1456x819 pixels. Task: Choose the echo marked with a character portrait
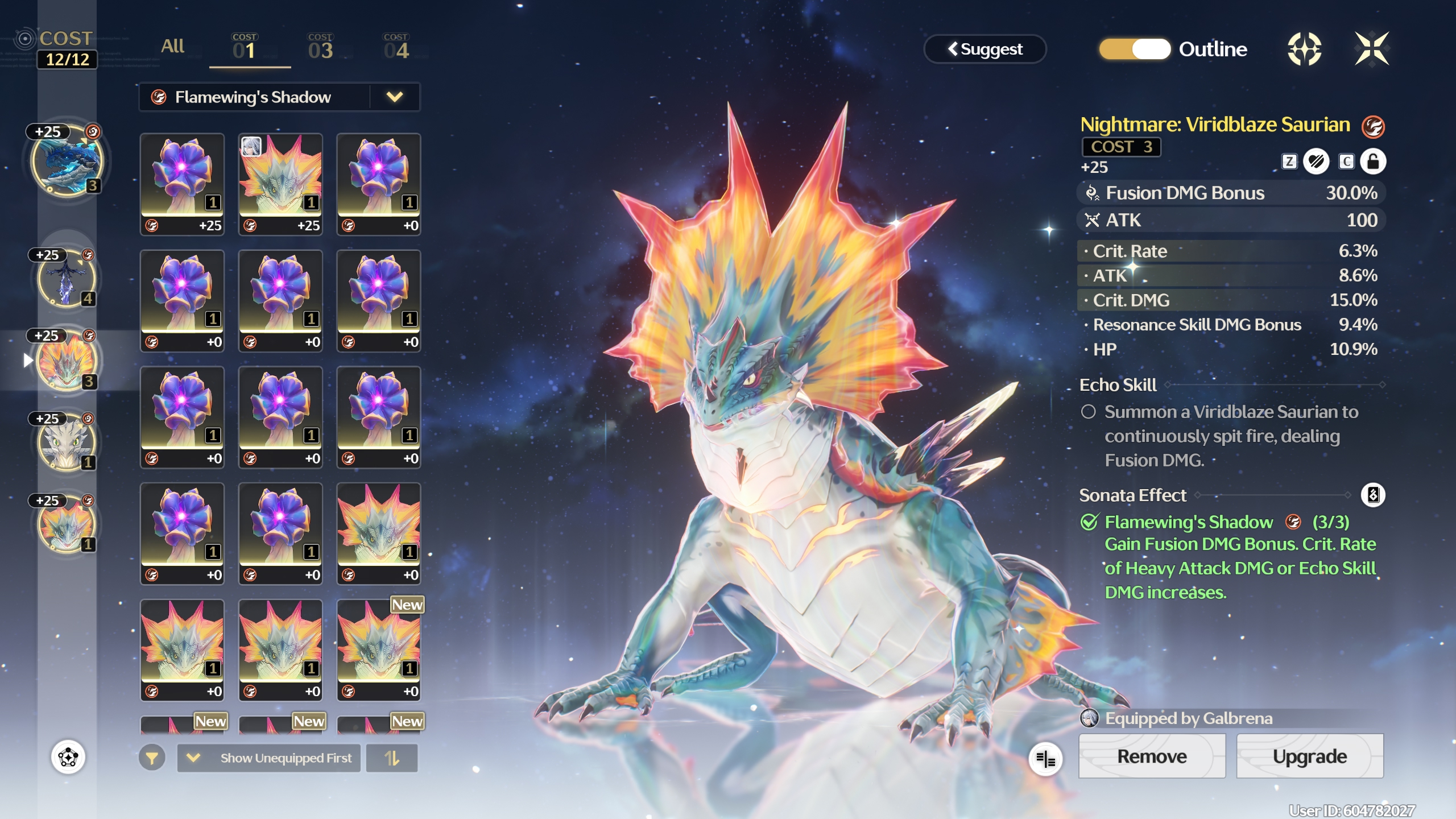coord(280,185)
